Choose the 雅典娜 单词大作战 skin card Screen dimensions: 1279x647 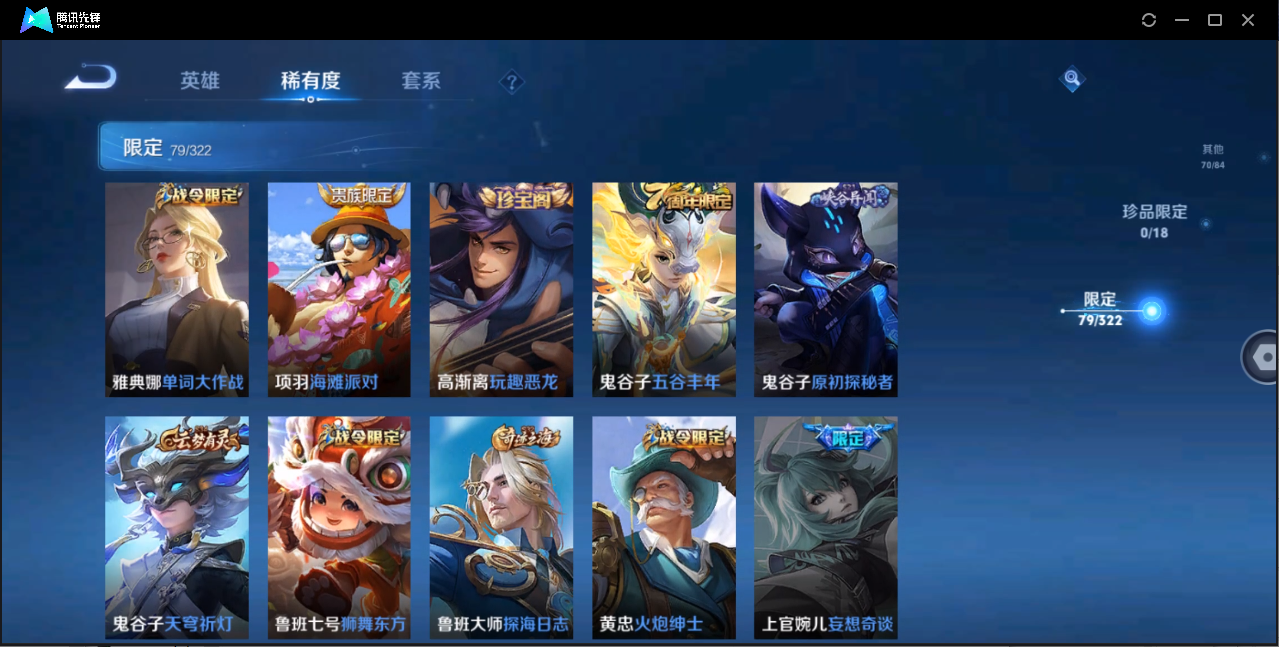coord(177,289)
